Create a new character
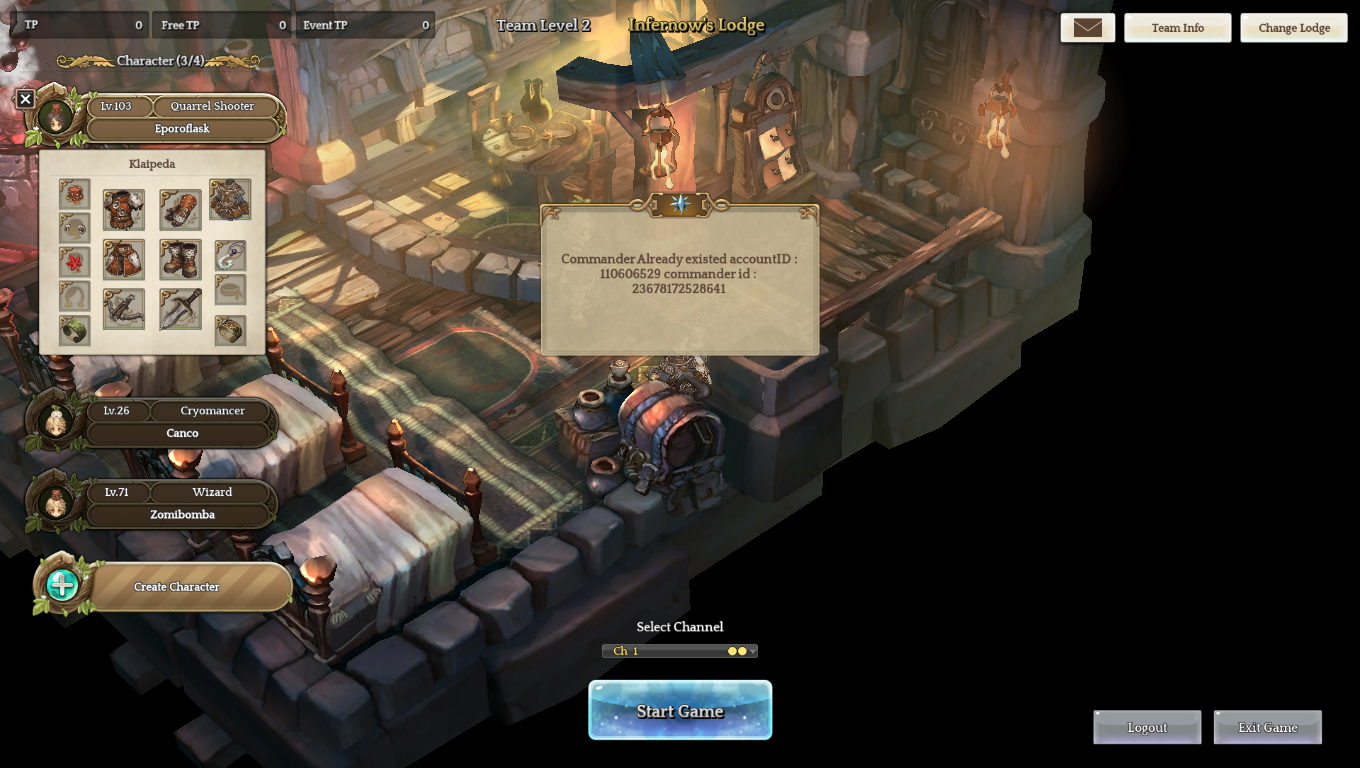This screenshot has width=1360, height=768. [176, 586]
